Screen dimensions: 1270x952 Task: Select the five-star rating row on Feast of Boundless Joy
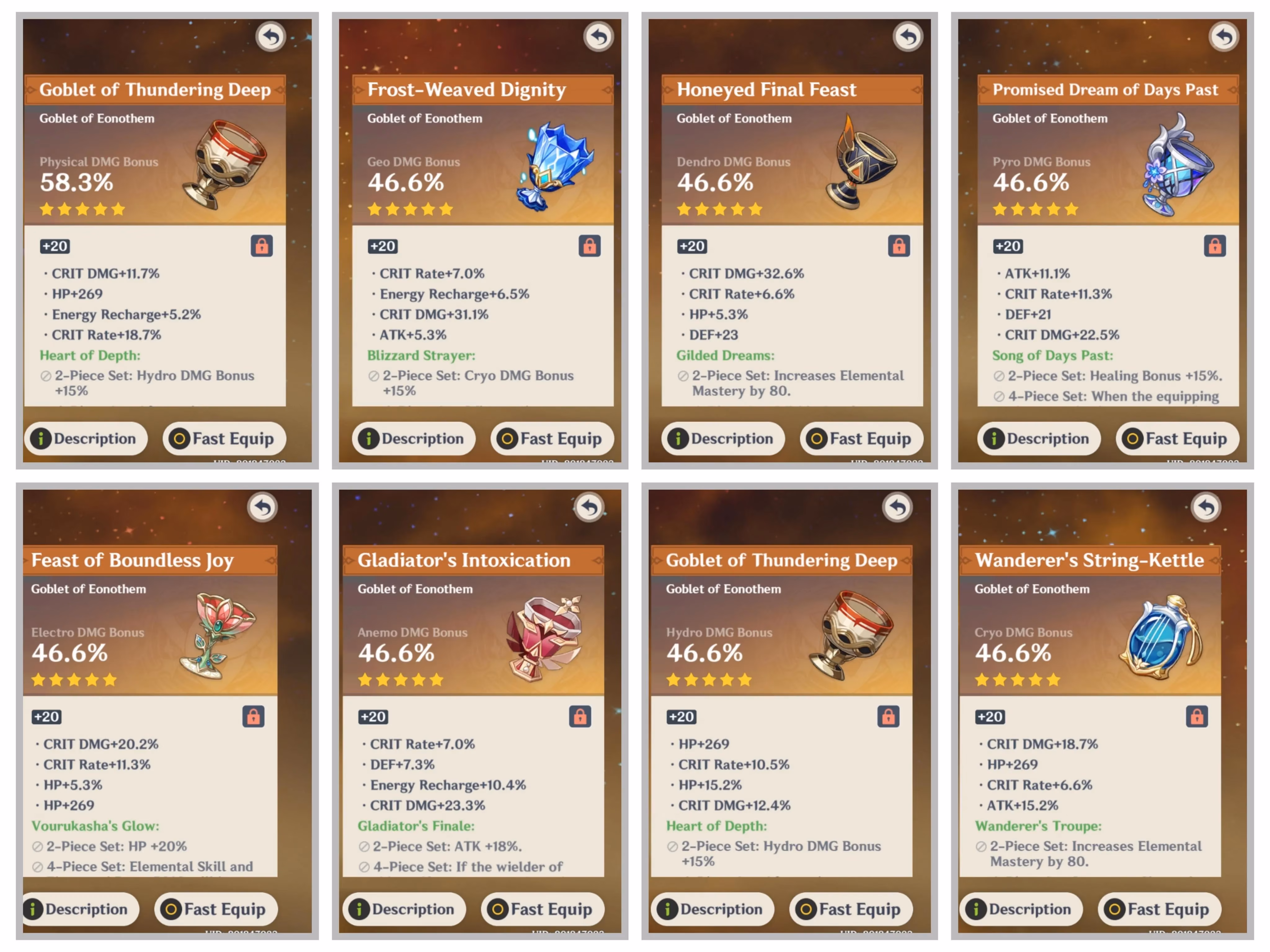pyautogui.click(x=74, y=680)
